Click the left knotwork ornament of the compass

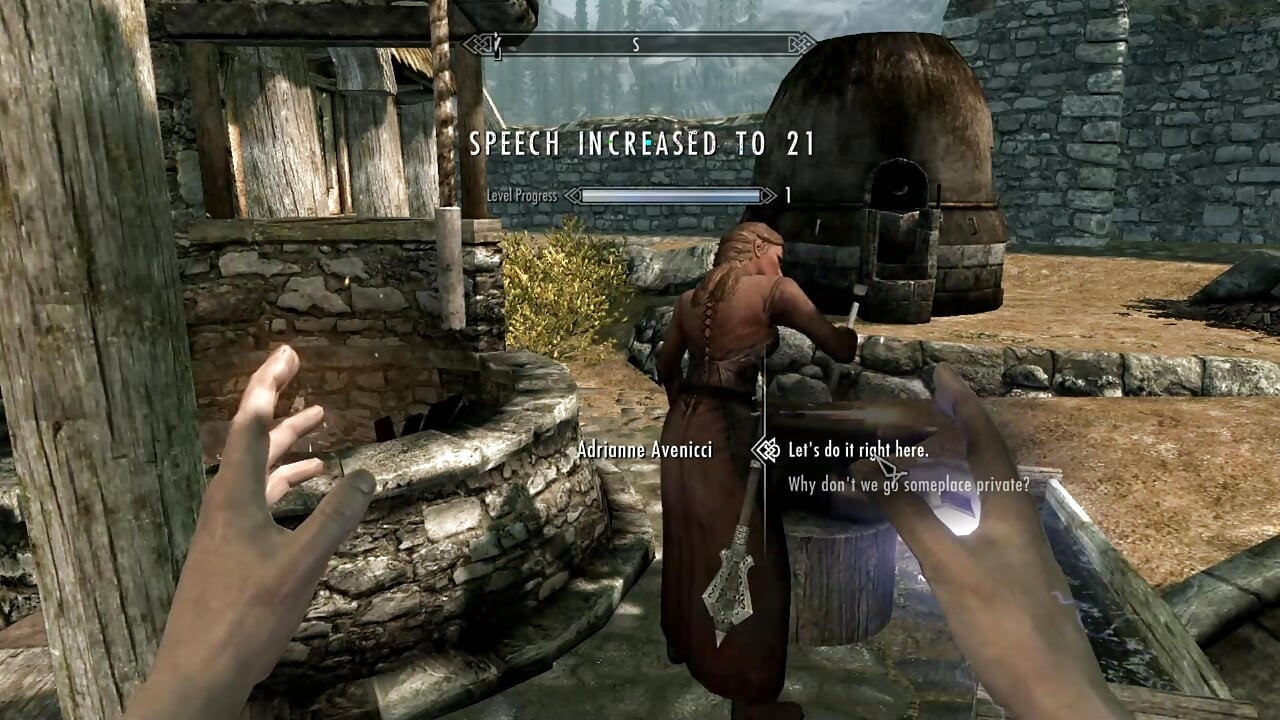tap(479, 42)
